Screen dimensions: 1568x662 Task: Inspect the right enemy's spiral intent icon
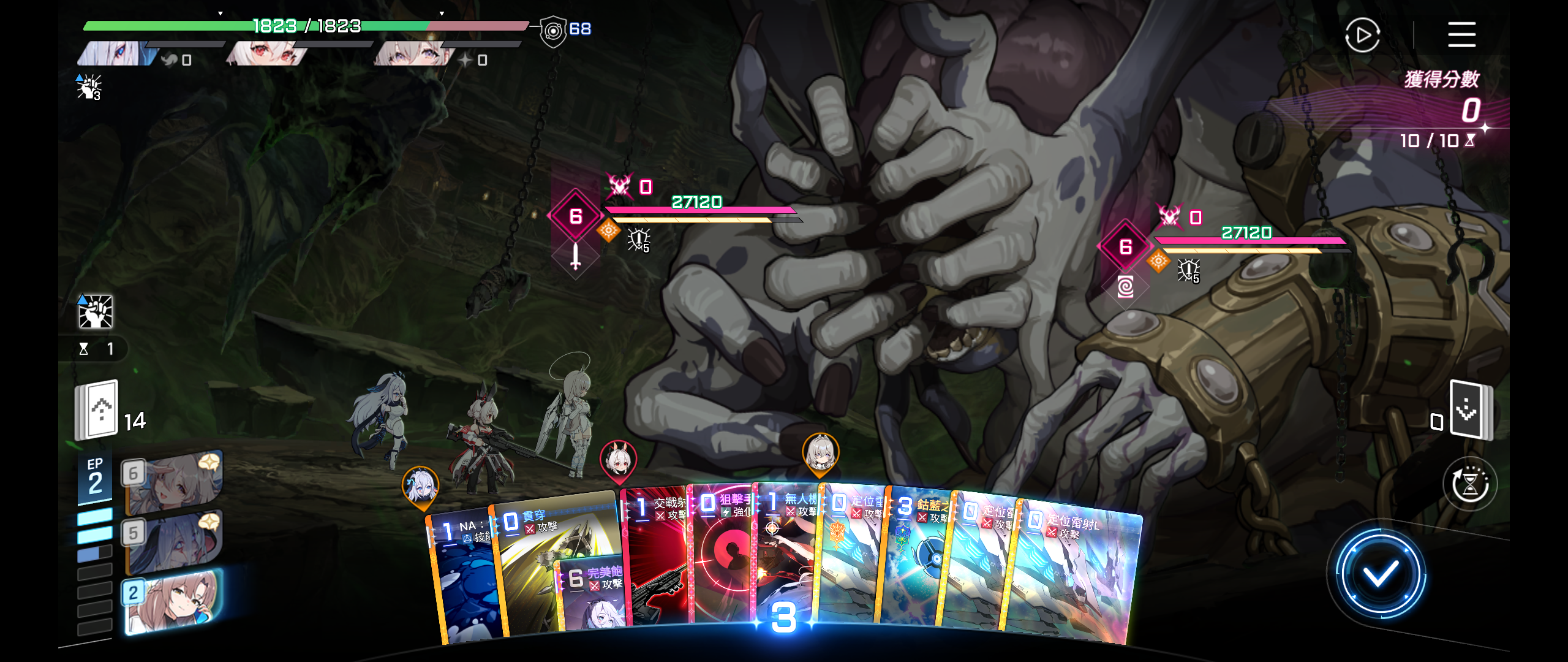[x=1125, y=286]
